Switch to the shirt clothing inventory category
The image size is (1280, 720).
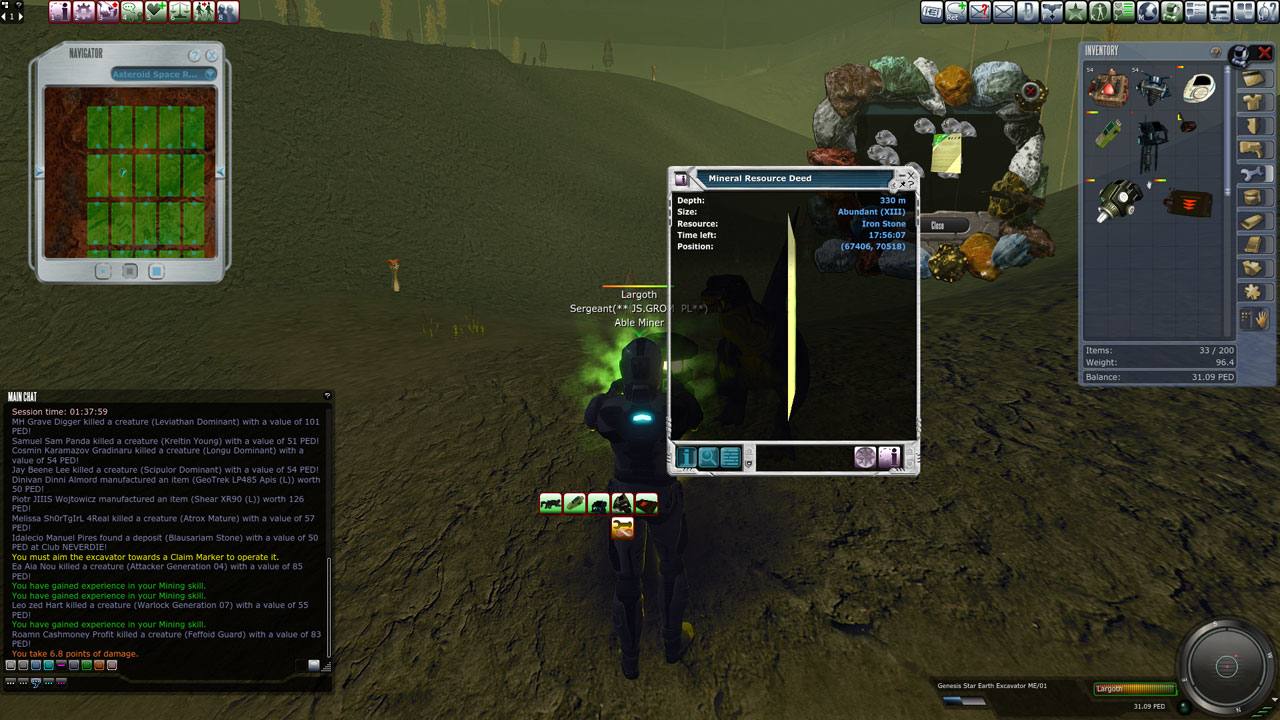pos(1252,101)
